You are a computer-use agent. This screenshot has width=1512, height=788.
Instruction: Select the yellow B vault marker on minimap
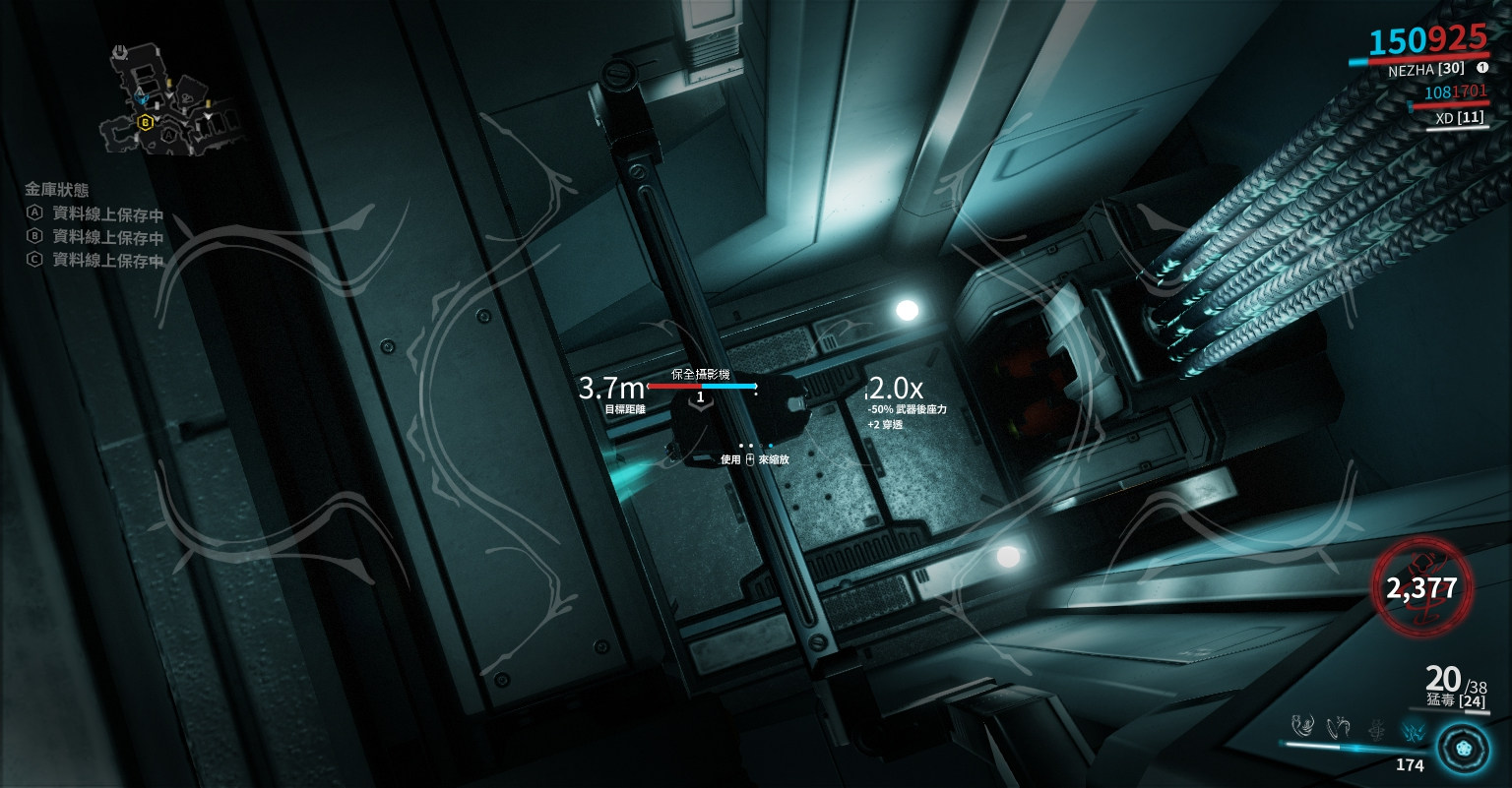pos(146,122)
